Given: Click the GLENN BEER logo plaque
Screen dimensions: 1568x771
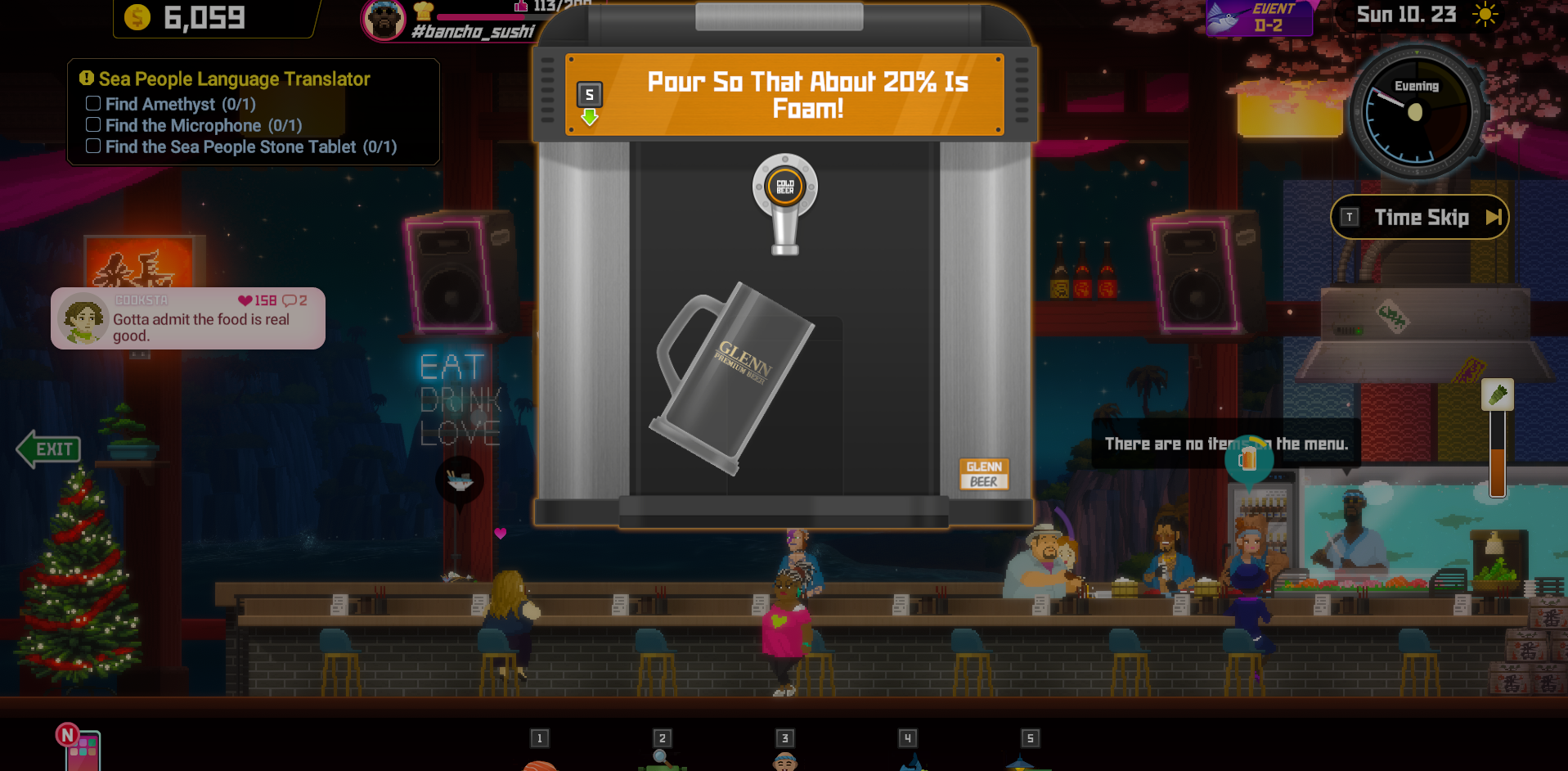Looking at the screenshot, I should tap(983, 472).
